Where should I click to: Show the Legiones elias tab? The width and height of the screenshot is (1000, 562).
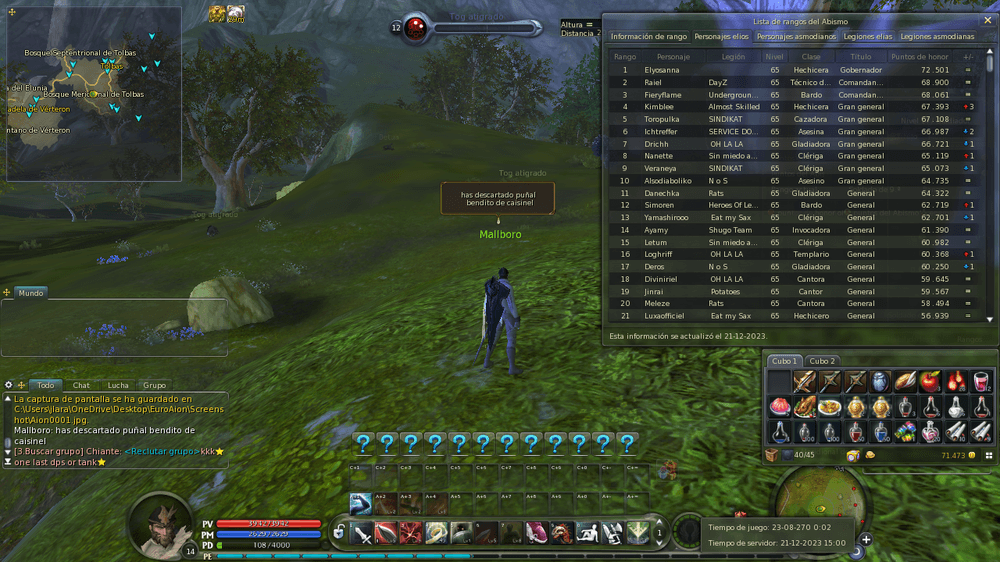(868, 37)
